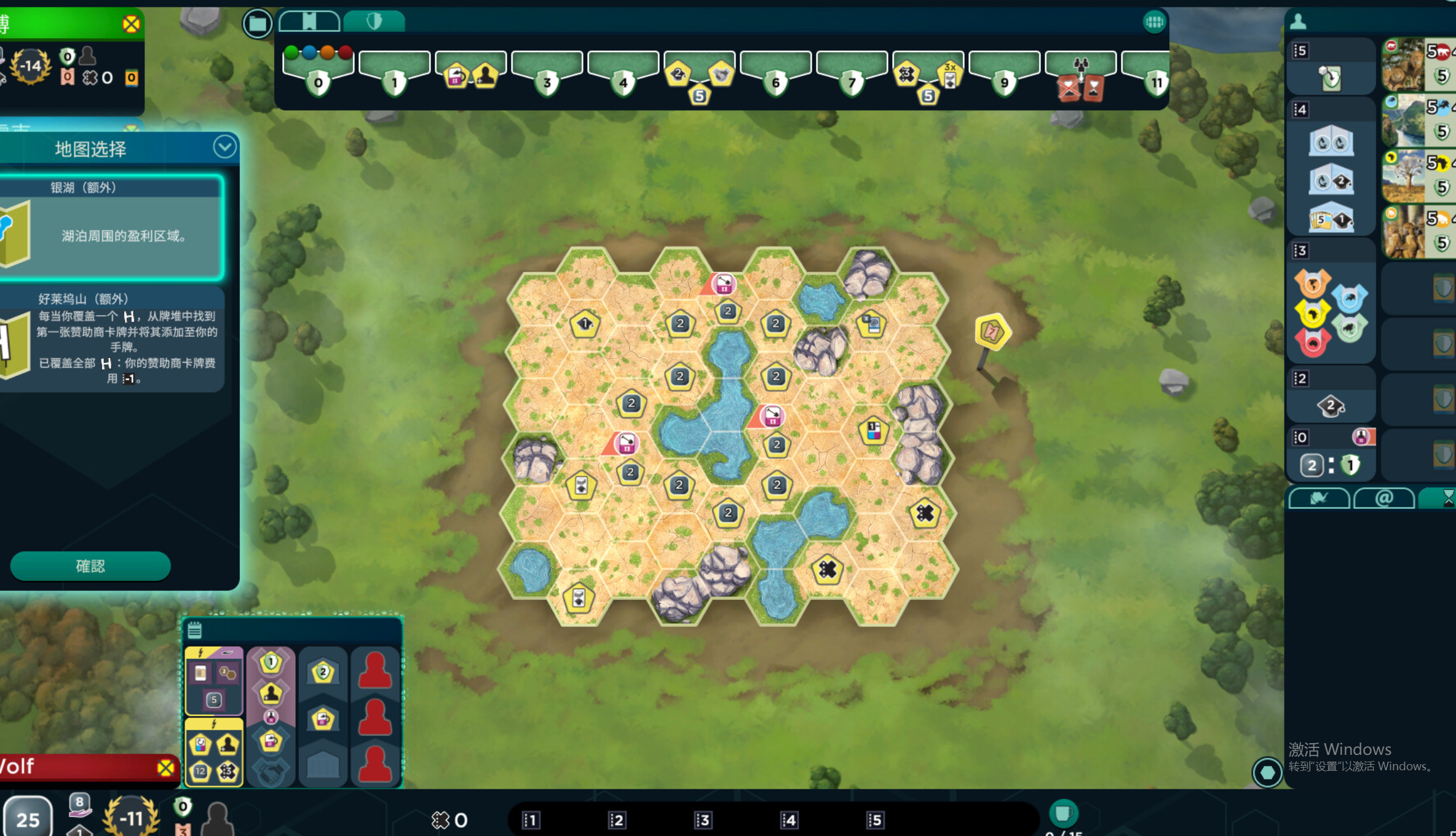Select the meerkat card thumbnail

[x=1403, y=232]
